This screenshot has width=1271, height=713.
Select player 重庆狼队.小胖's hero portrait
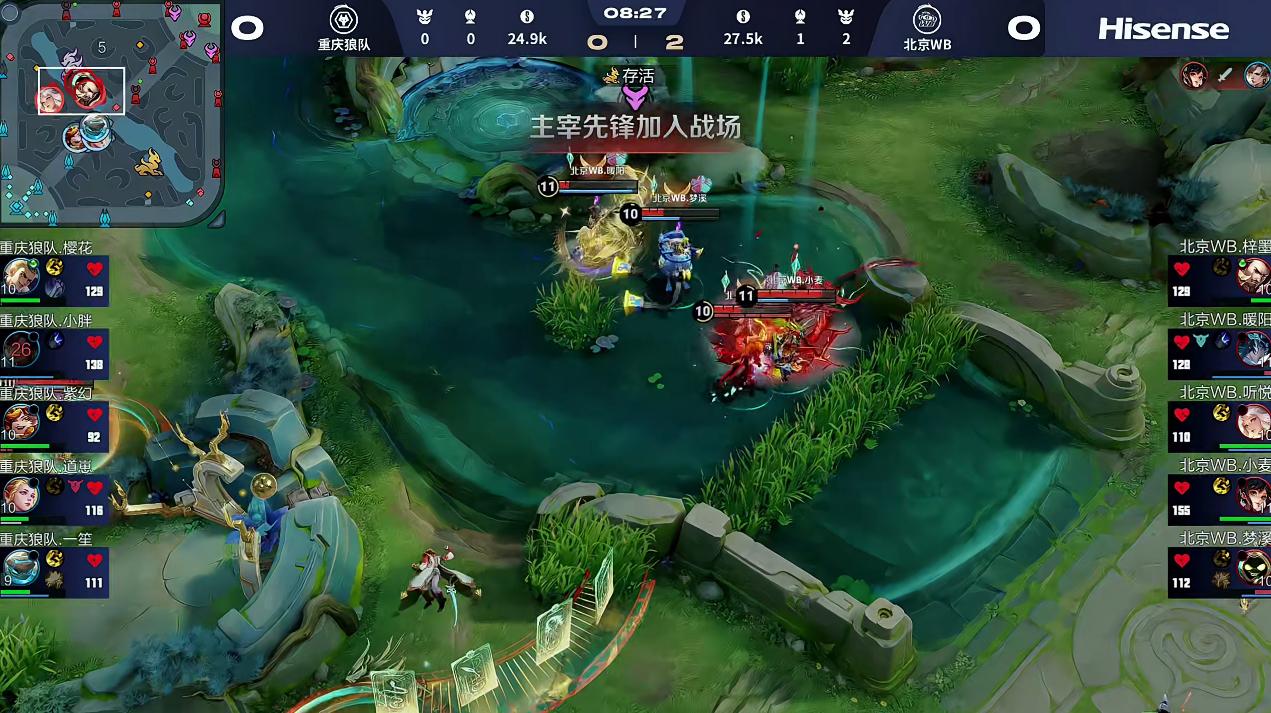(20, 350)
